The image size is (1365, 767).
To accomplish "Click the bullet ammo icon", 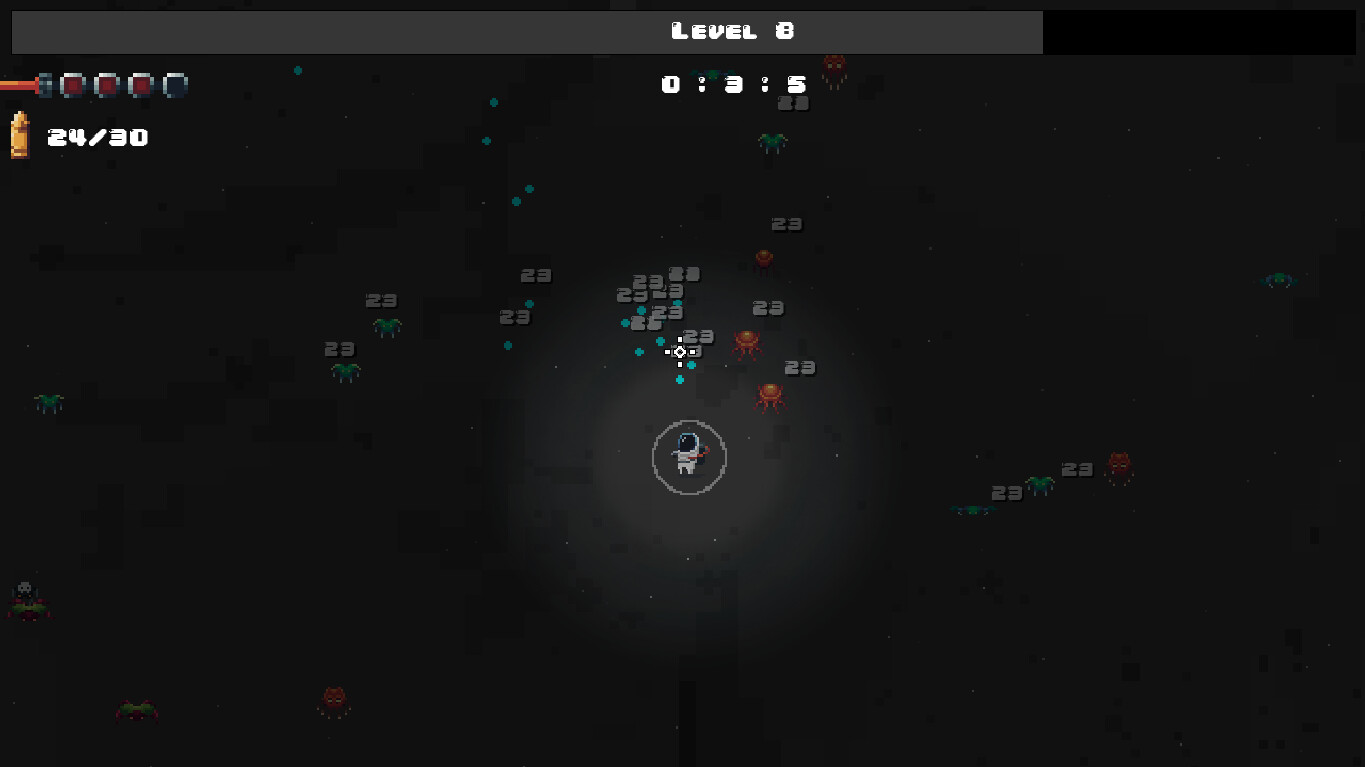I will point(22,133).
